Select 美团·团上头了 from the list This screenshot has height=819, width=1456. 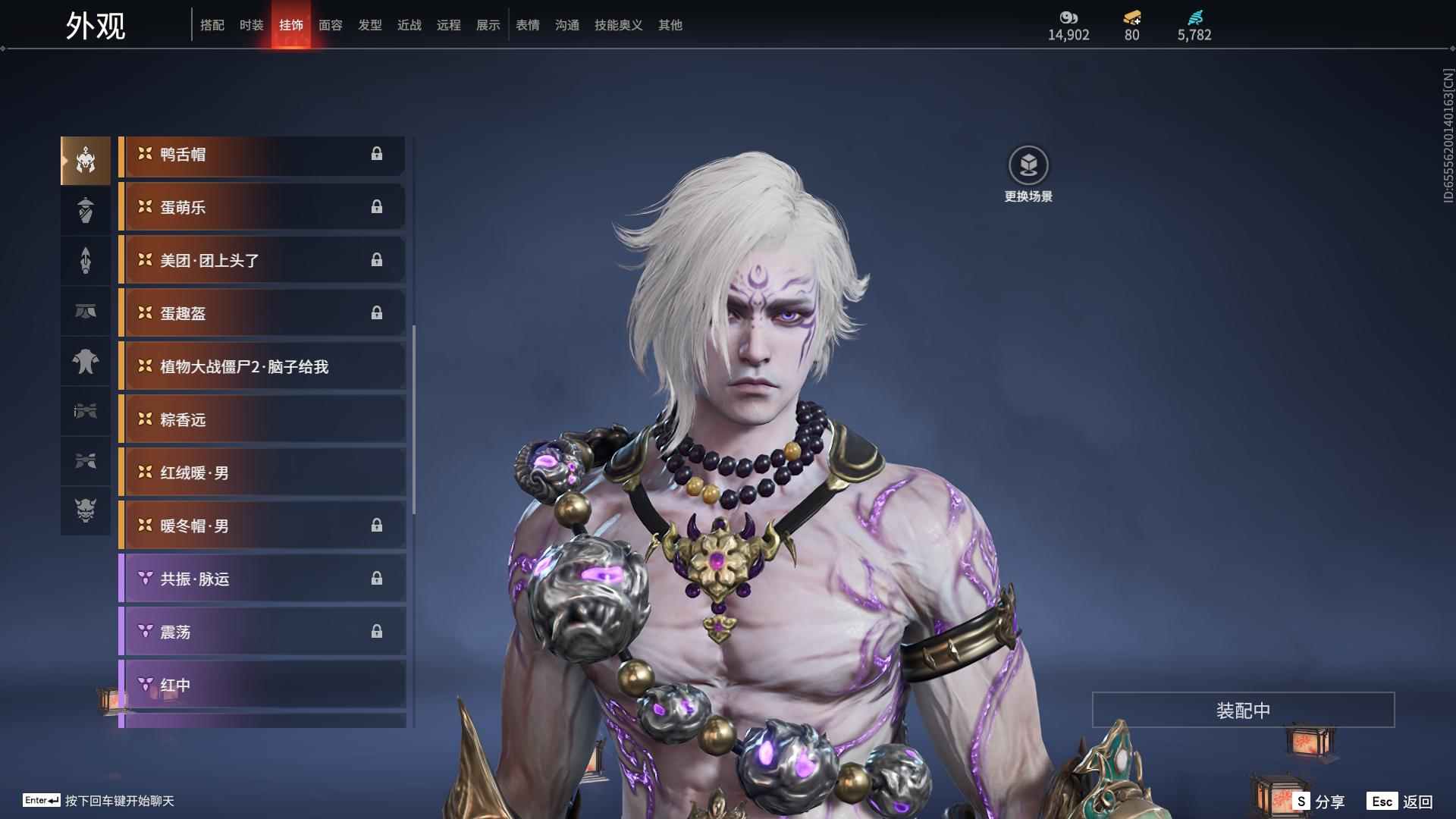pyautogui.click(x=262, y=261)
